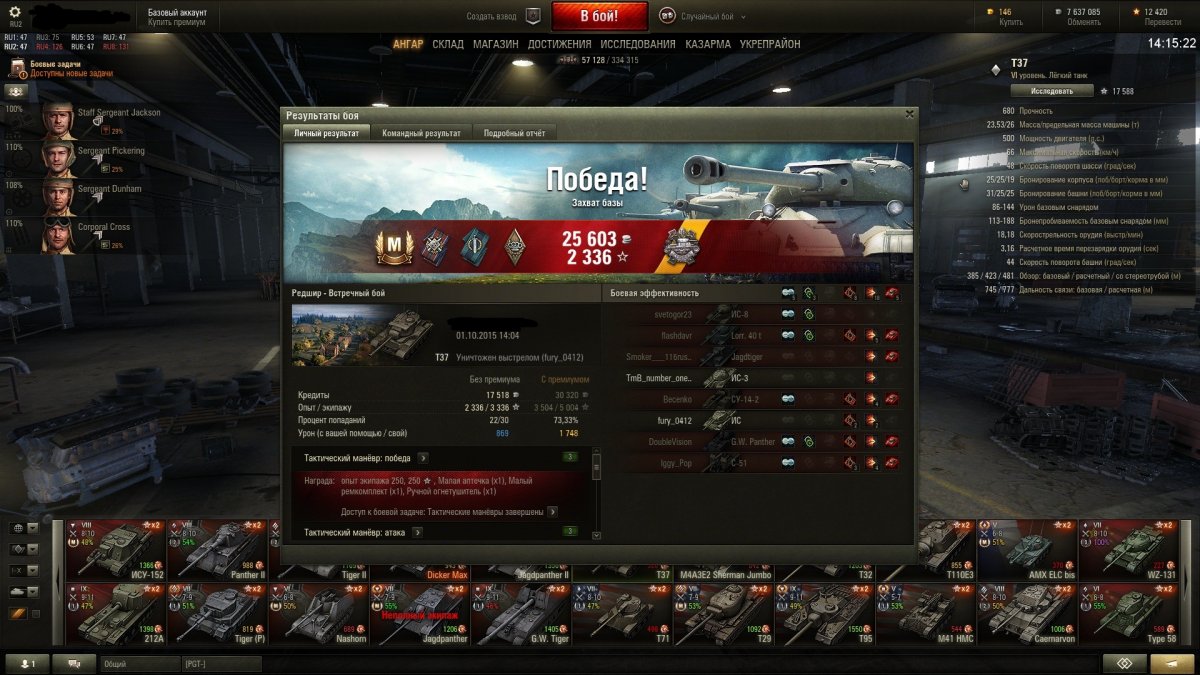Click the Исследовать button for T37
1200x675 pixels.
click(1051, 91)
